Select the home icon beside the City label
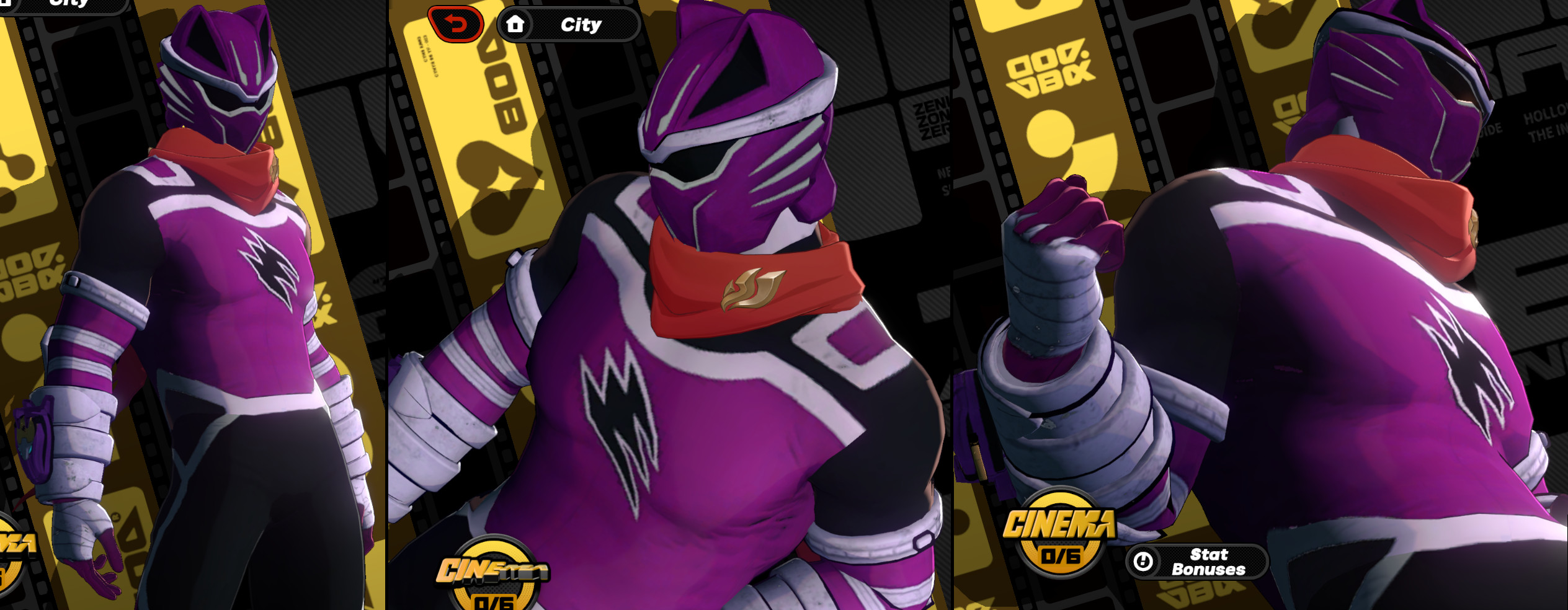The width and height of the screenshot is (1568, 610). pos(517,24)
